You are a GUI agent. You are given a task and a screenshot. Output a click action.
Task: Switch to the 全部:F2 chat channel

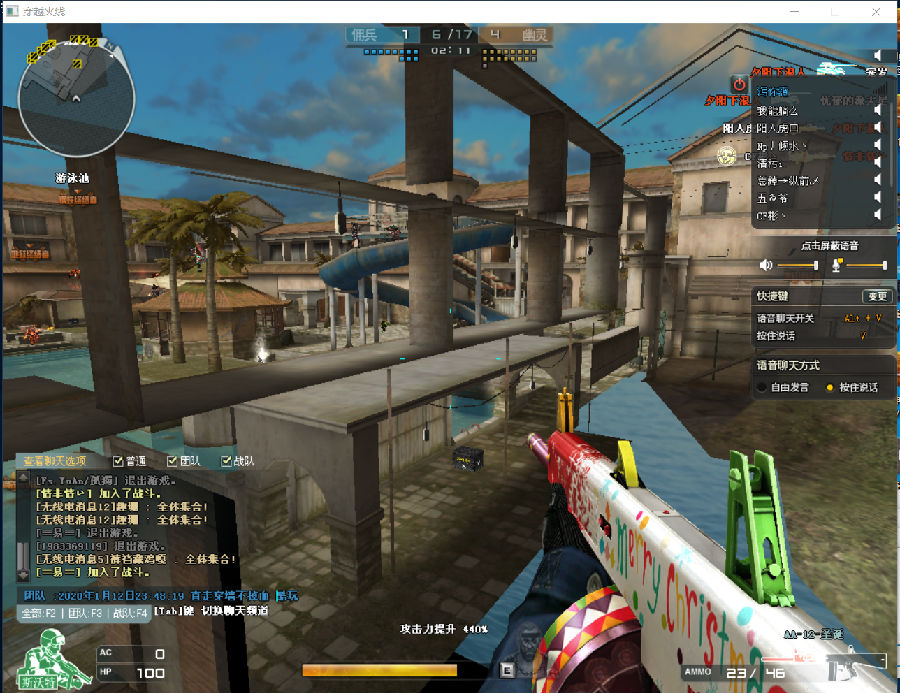coord(39,612)
